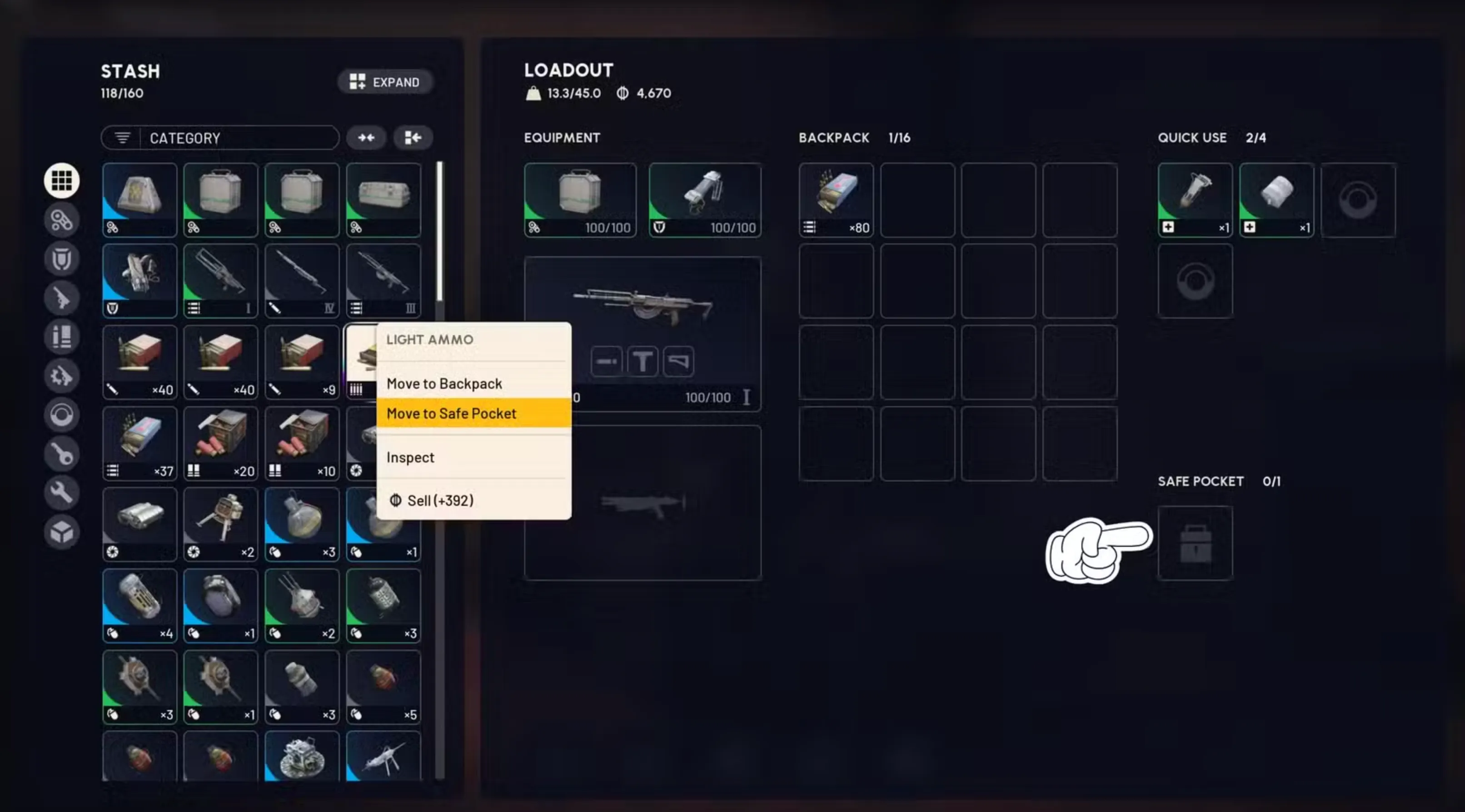1465x812 pixels.
Task: Open the all-items grid category filter
Action: click(x=61, y=180)
